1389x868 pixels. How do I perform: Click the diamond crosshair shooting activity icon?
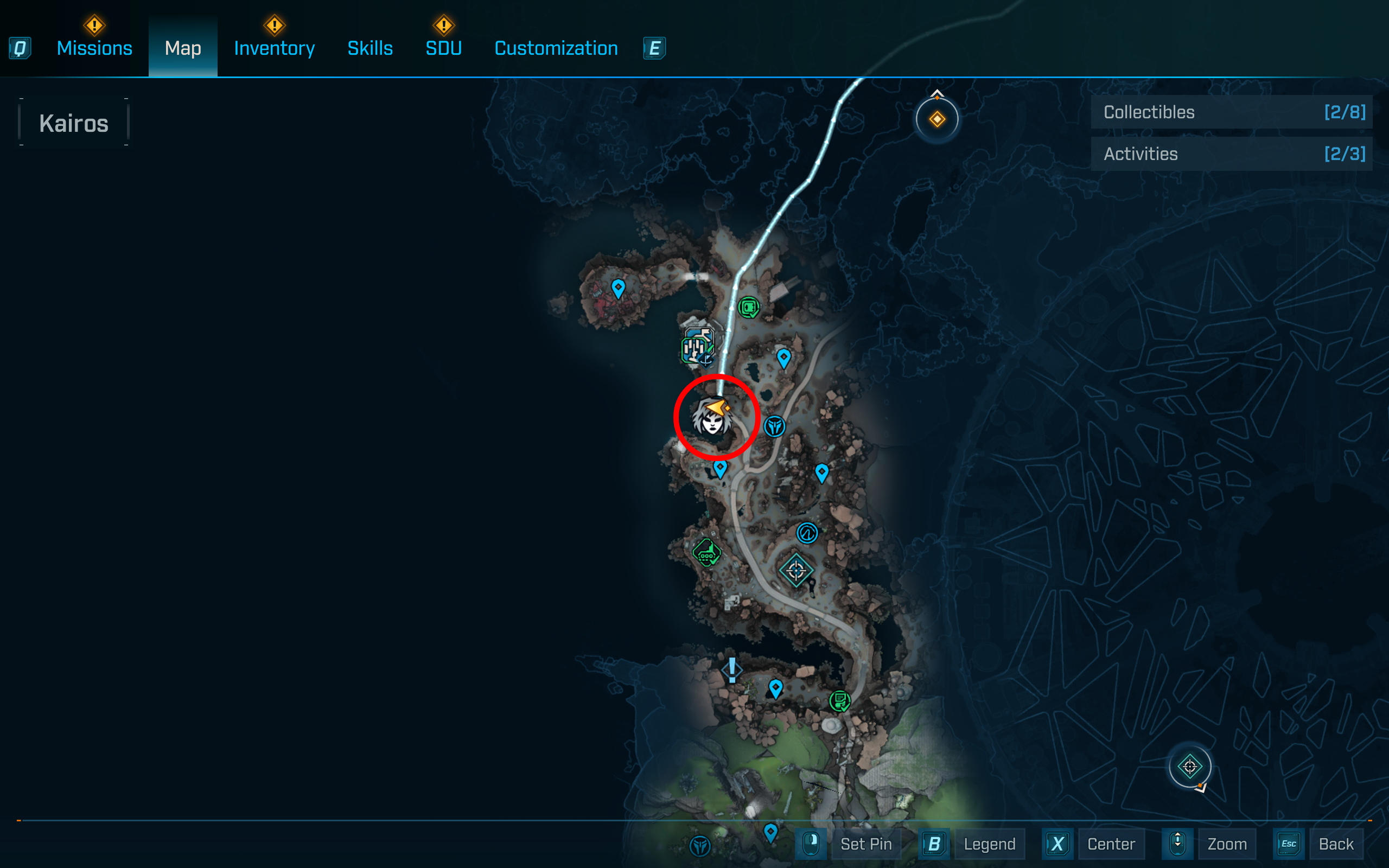(798, 571)
